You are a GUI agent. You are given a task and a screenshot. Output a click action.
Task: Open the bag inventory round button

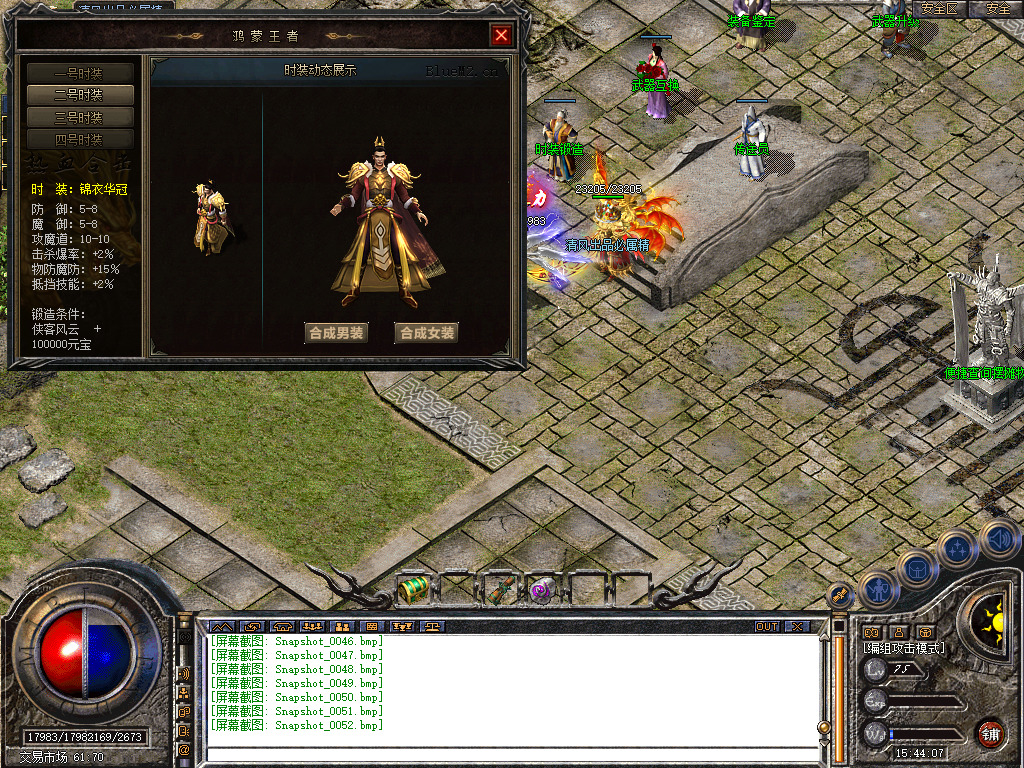[x=917, y=567]
